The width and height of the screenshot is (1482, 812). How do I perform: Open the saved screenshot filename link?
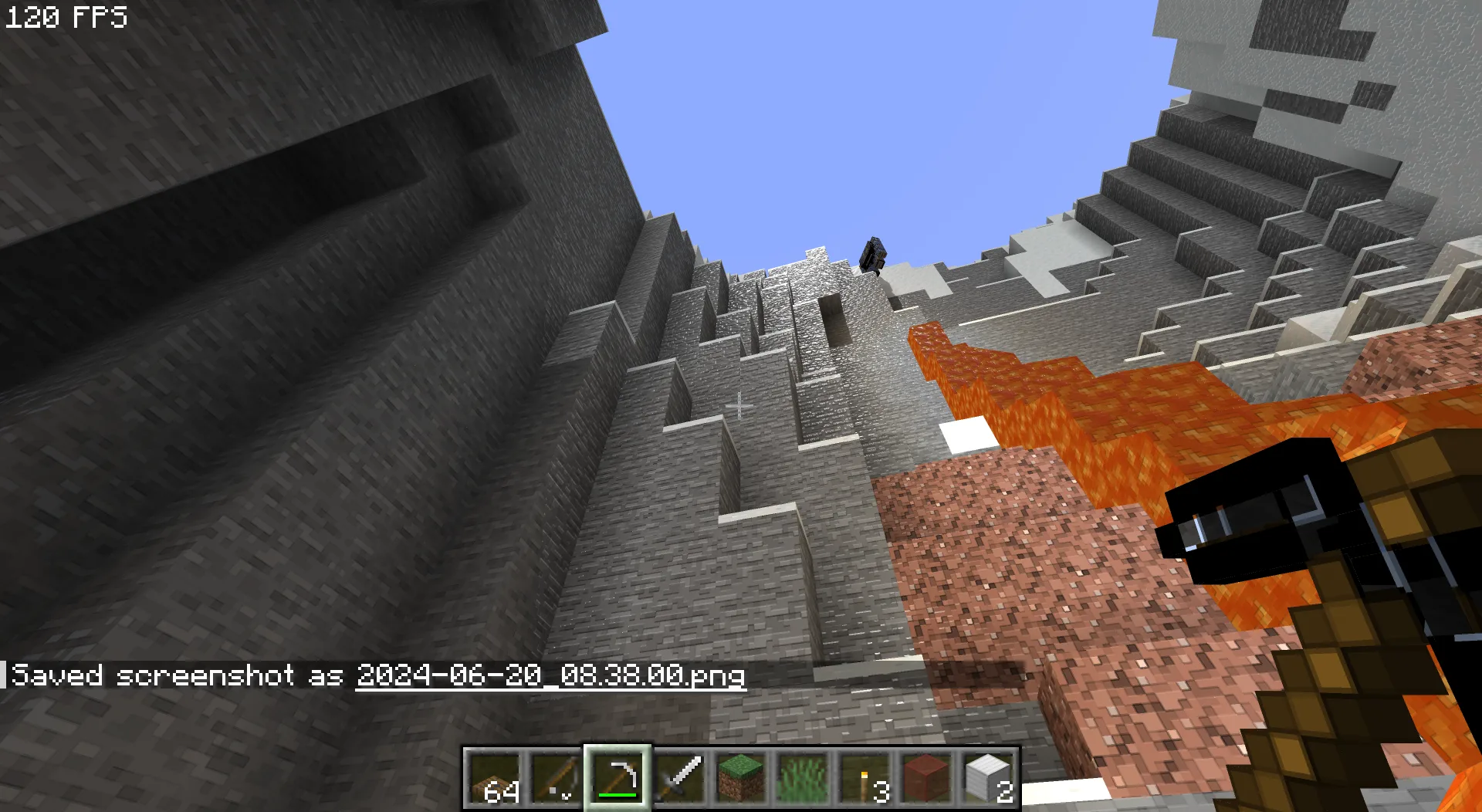(550, 676)
